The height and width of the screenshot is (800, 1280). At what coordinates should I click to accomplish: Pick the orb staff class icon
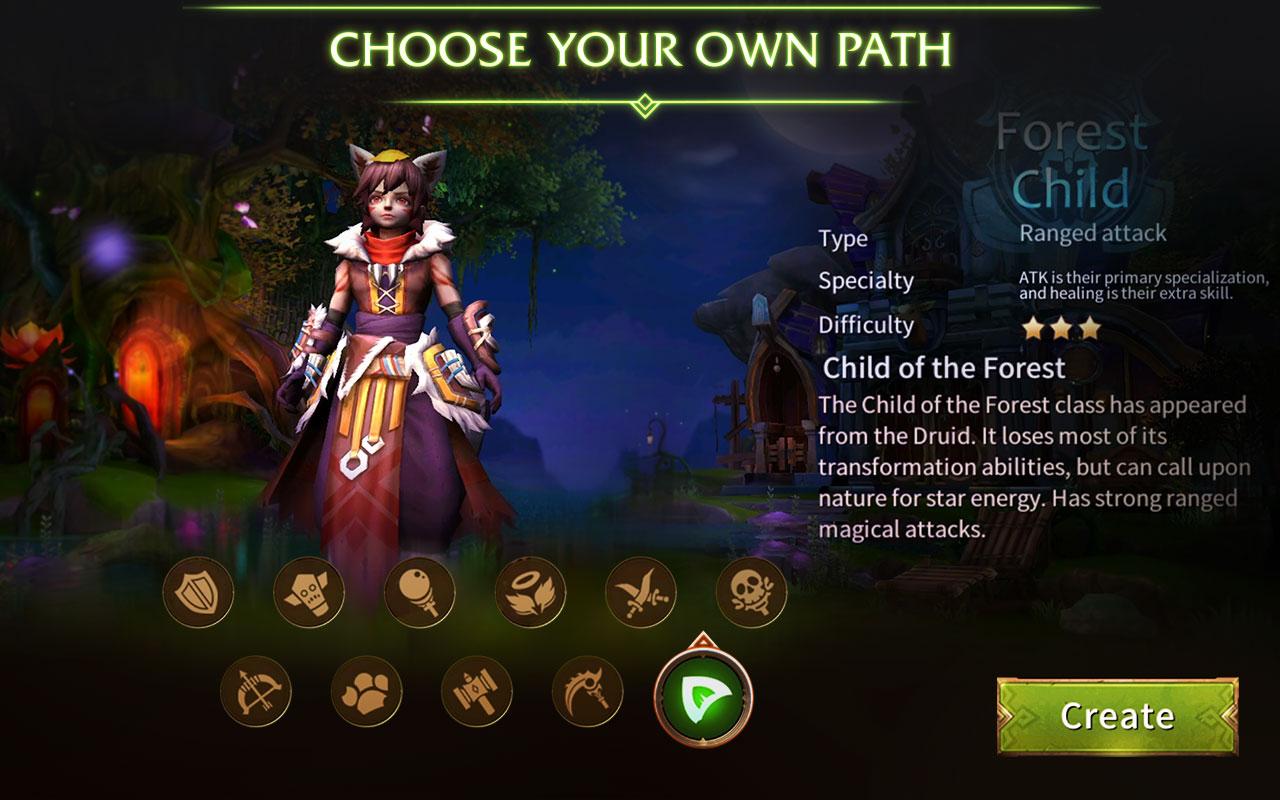[420, 592]
